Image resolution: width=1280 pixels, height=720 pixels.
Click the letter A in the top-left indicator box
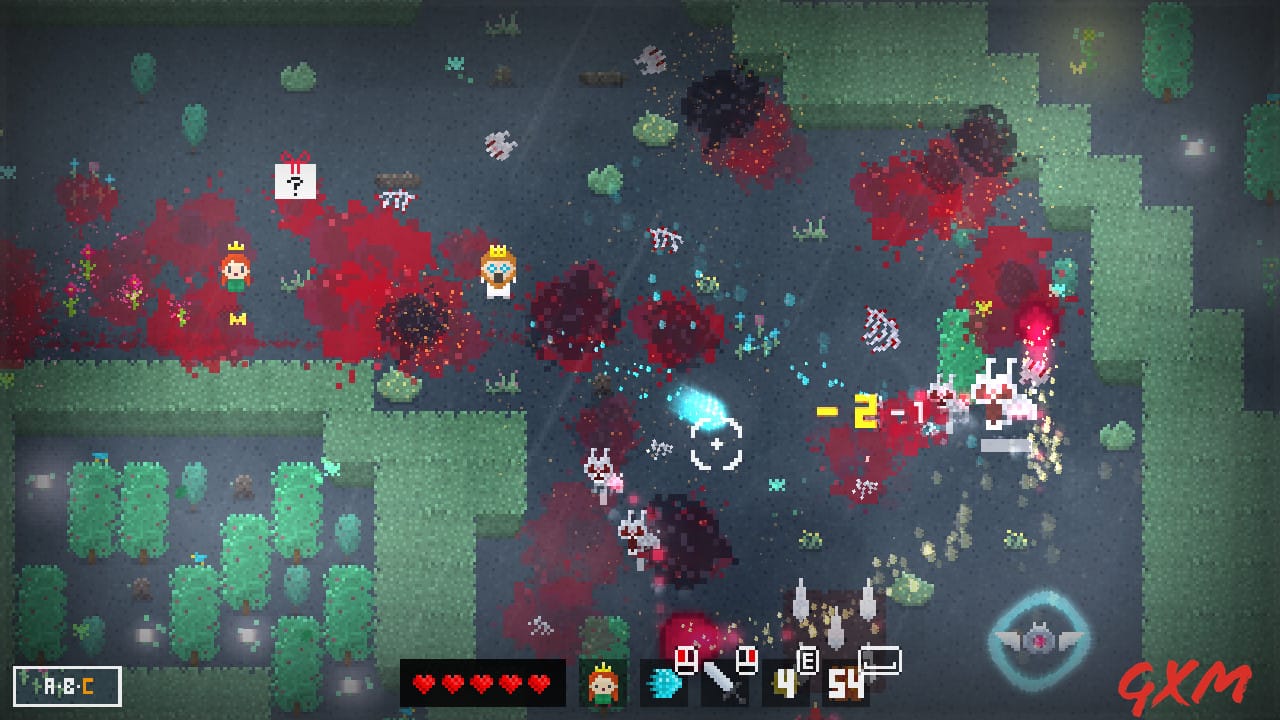point(50,685)
